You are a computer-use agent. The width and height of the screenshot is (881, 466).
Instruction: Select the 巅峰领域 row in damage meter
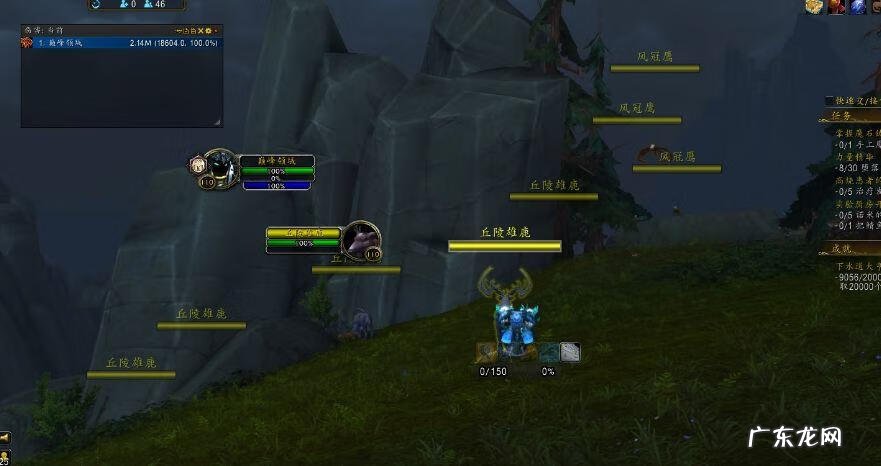120,43
